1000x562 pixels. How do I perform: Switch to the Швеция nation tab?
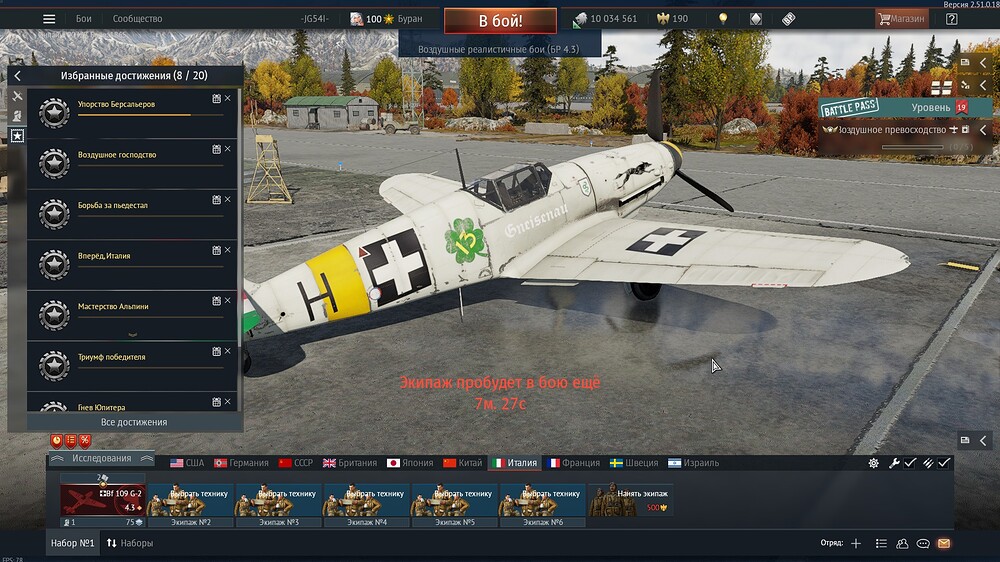pyautogui.click(x=634, y=463)
